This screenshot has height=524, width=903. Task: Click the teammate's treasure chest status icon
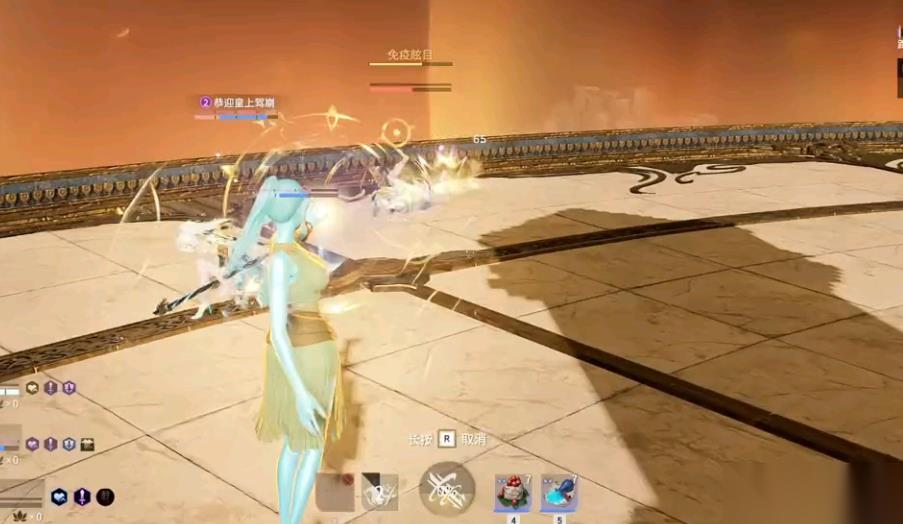click(x=87, y=443)
